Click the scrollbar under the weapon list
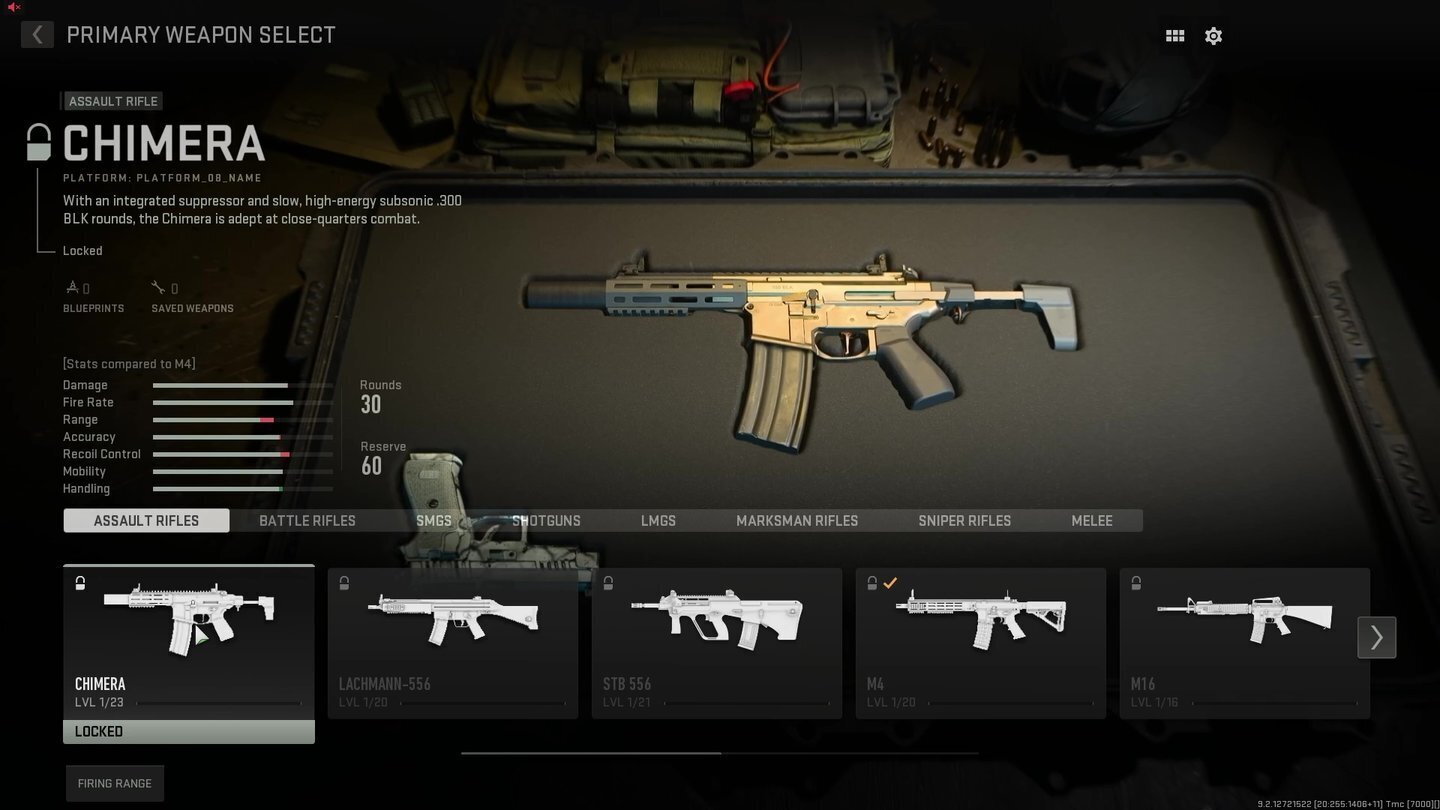1440x810 pixels. pos(718,753)
